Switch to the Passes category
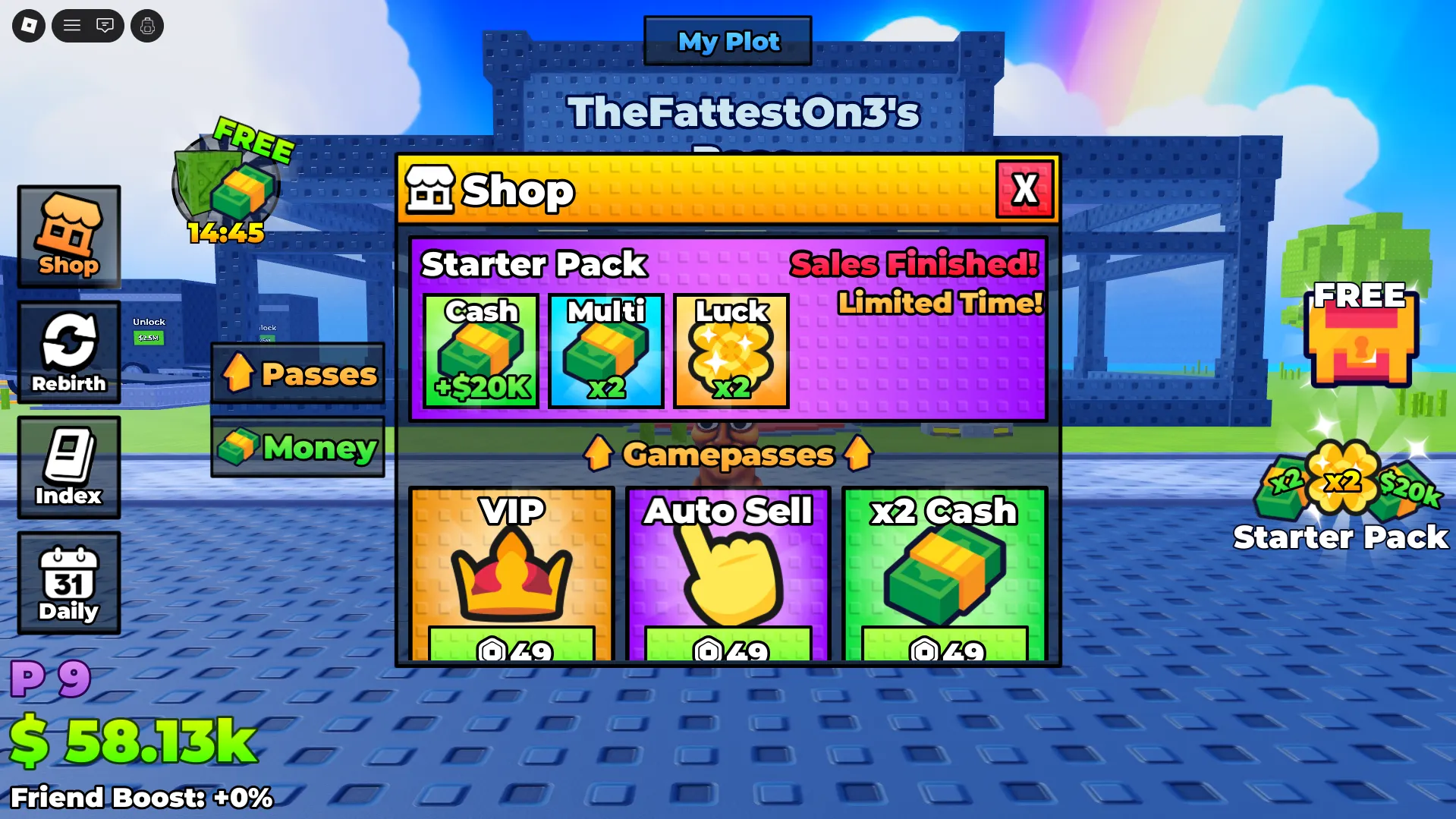1456x819 pixels. point(298,373)
